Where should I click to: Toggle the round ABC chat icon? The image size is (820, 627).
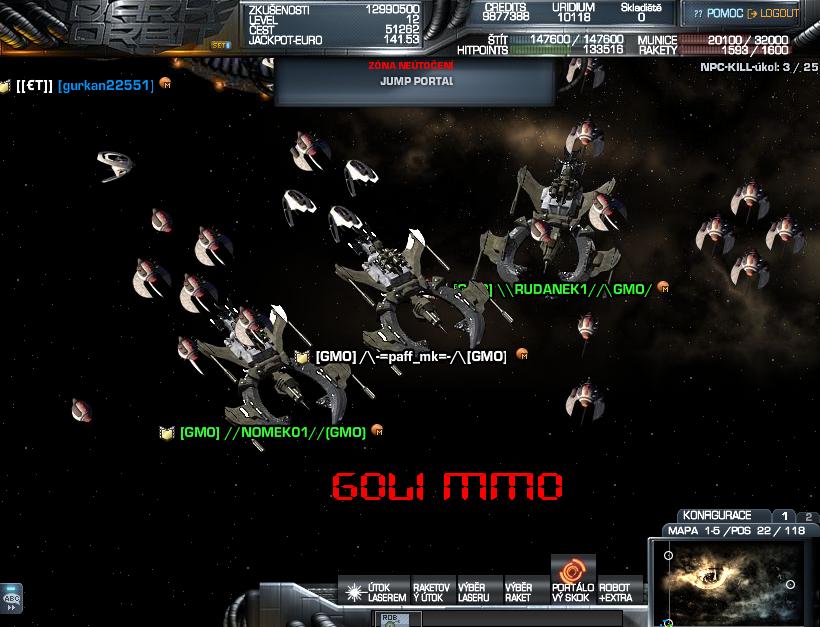pos(12,598)
